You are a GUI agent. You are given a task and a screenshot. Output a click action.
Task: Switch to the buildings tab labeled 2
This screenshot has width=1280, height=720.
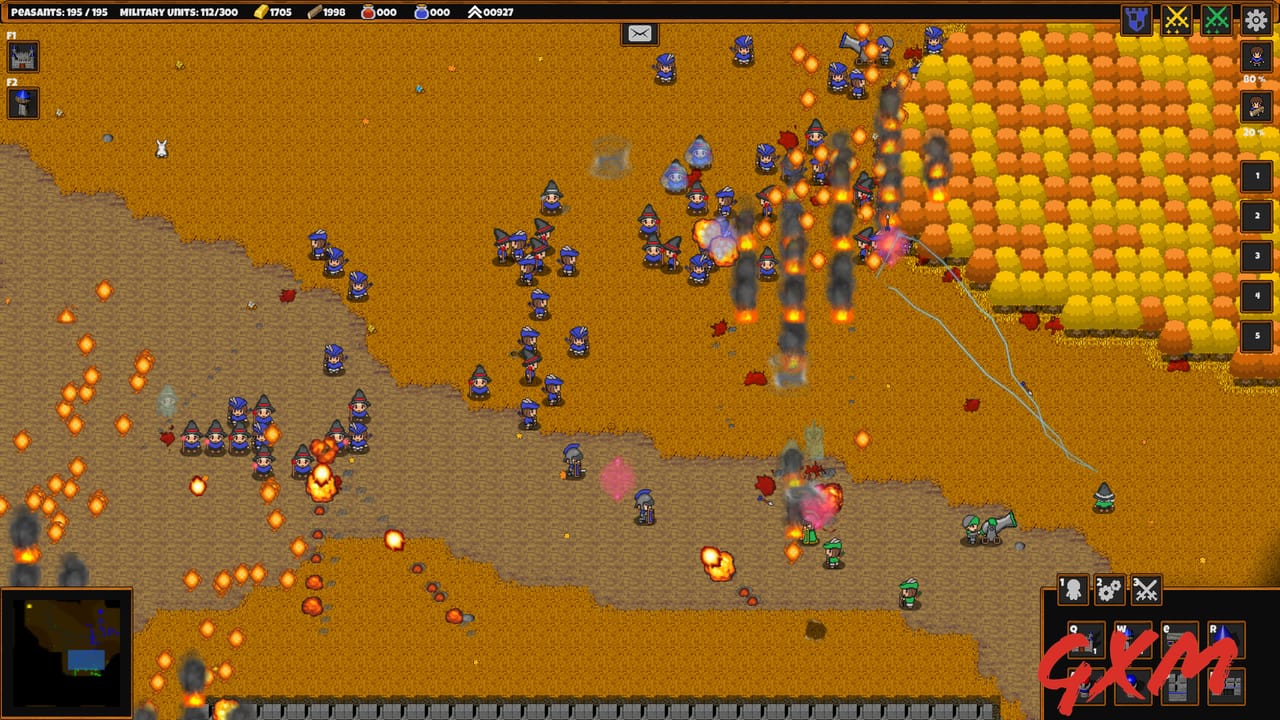click(x=1111, y=590)
